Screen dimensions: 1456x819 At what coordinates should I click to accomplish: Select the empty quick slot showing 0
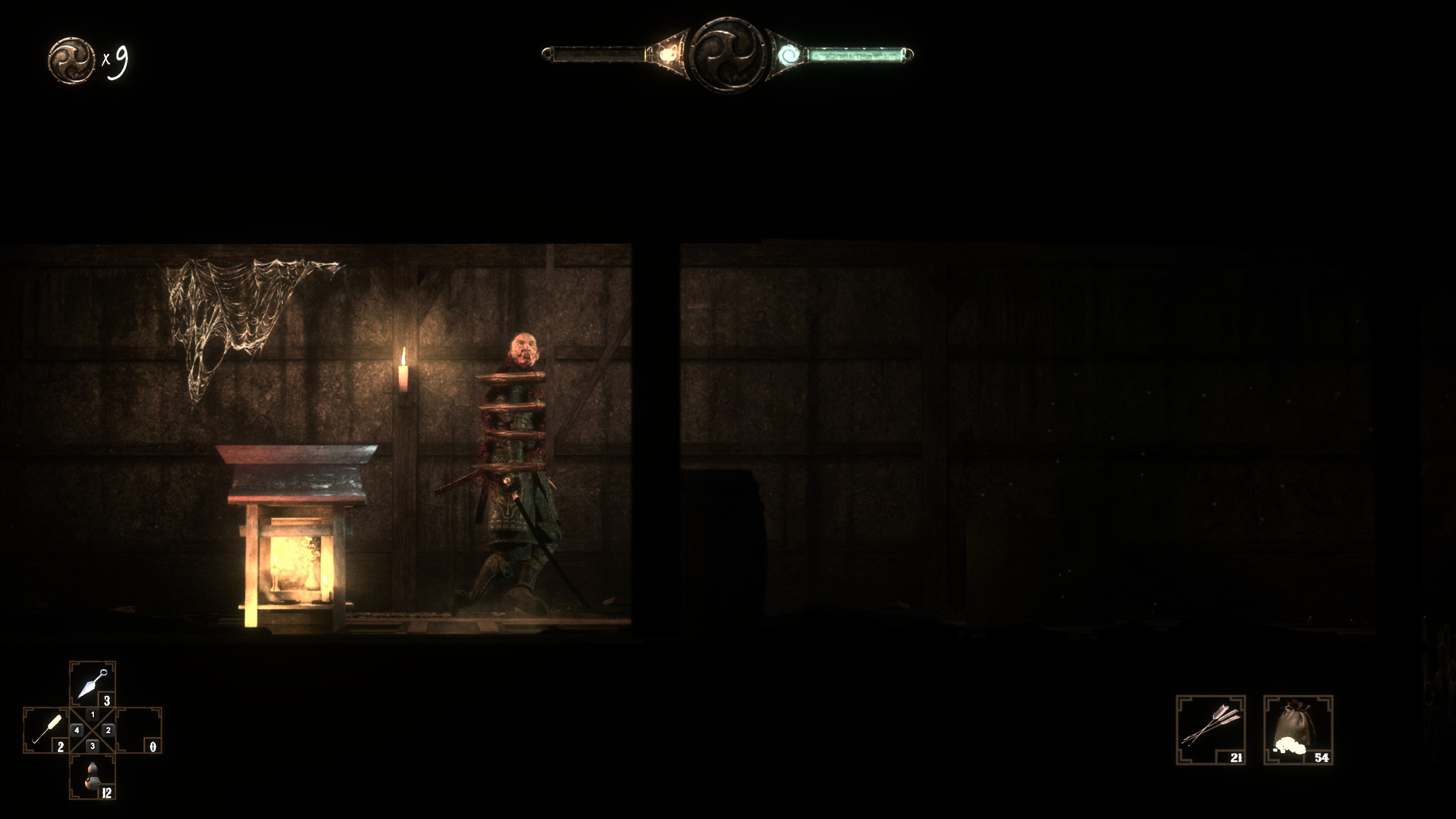pos(139,730)
